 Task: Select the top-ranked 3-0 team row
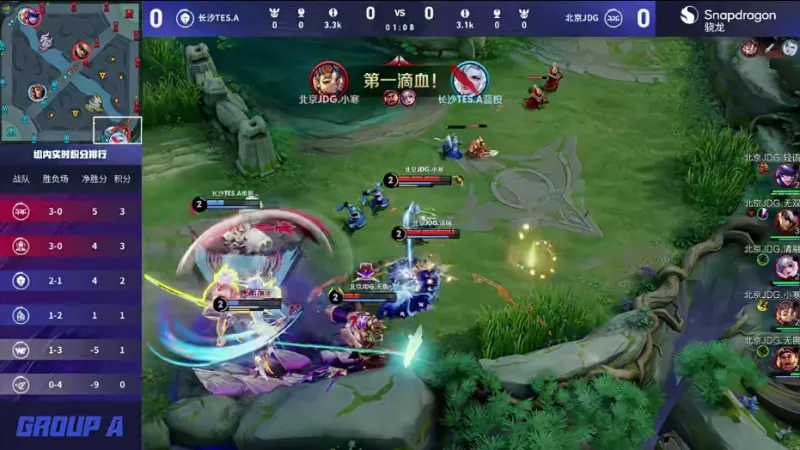pos(70,211)
